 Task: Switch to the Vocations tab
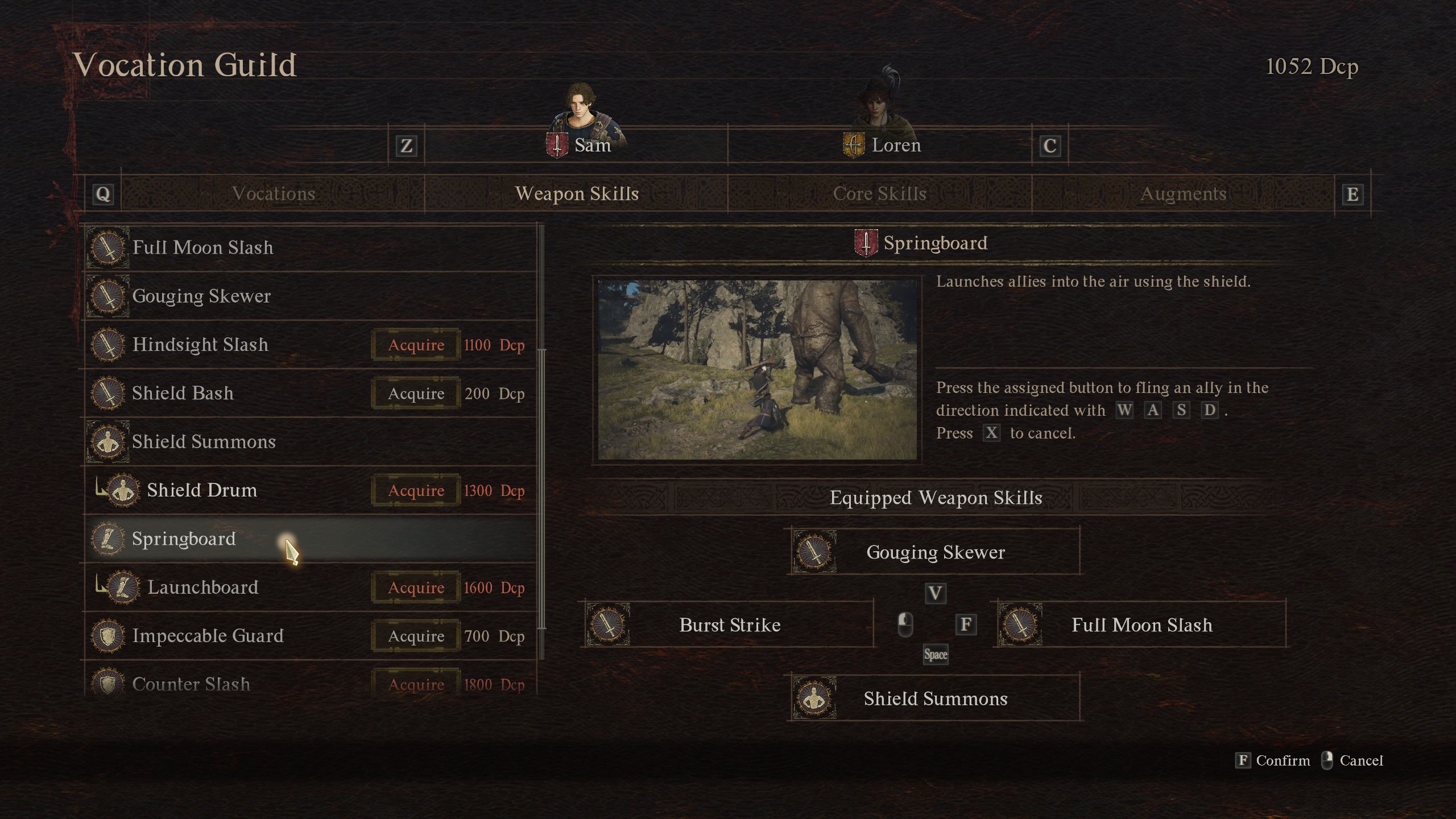point(273,194)
